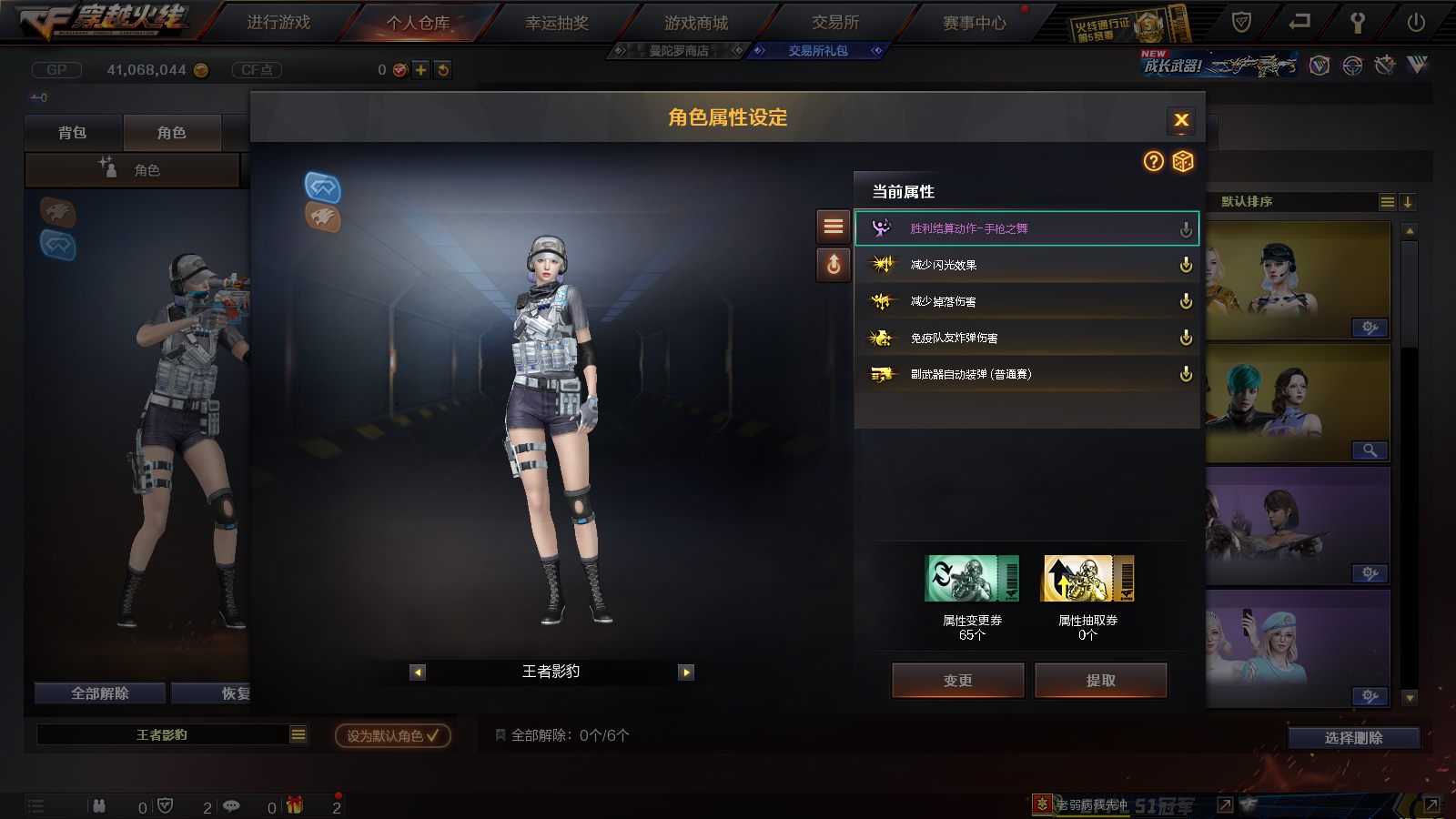Click the 变更 button

pos(958,680)
